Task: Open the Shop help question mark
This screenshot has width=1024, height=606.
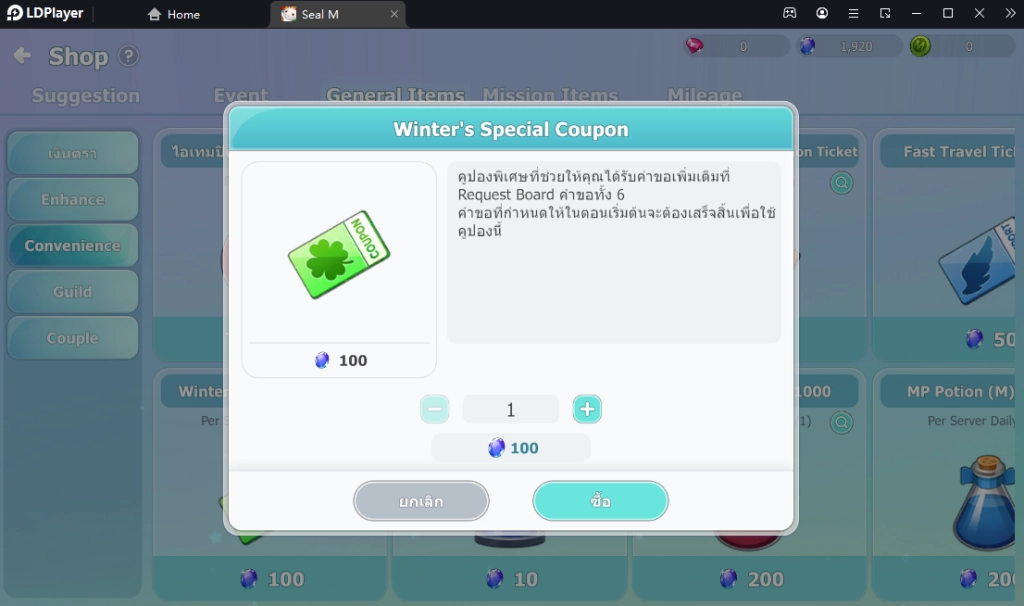Action: tap(129, 56)
